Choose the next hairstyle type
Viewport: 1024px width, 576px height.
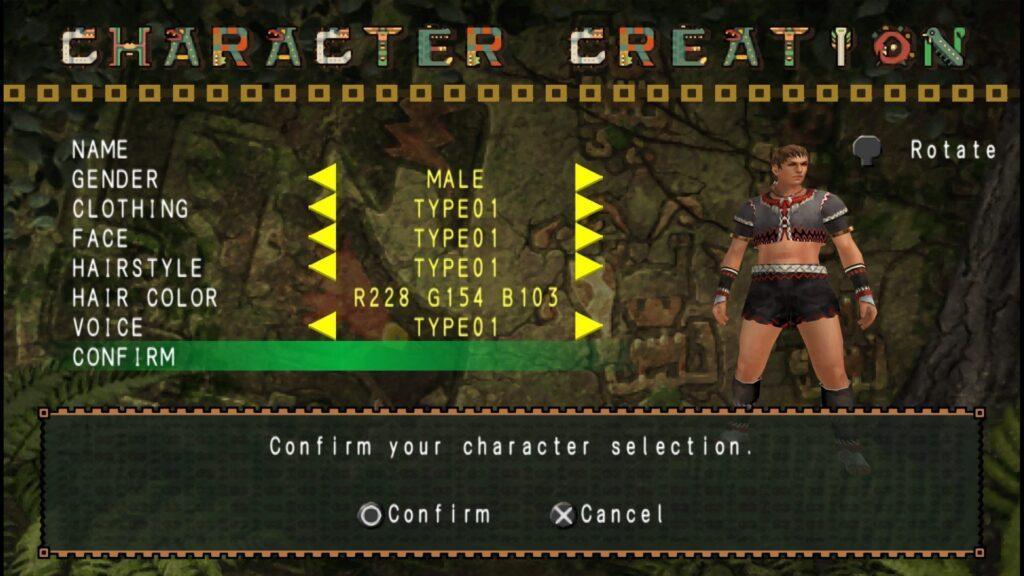pos(588,268)
